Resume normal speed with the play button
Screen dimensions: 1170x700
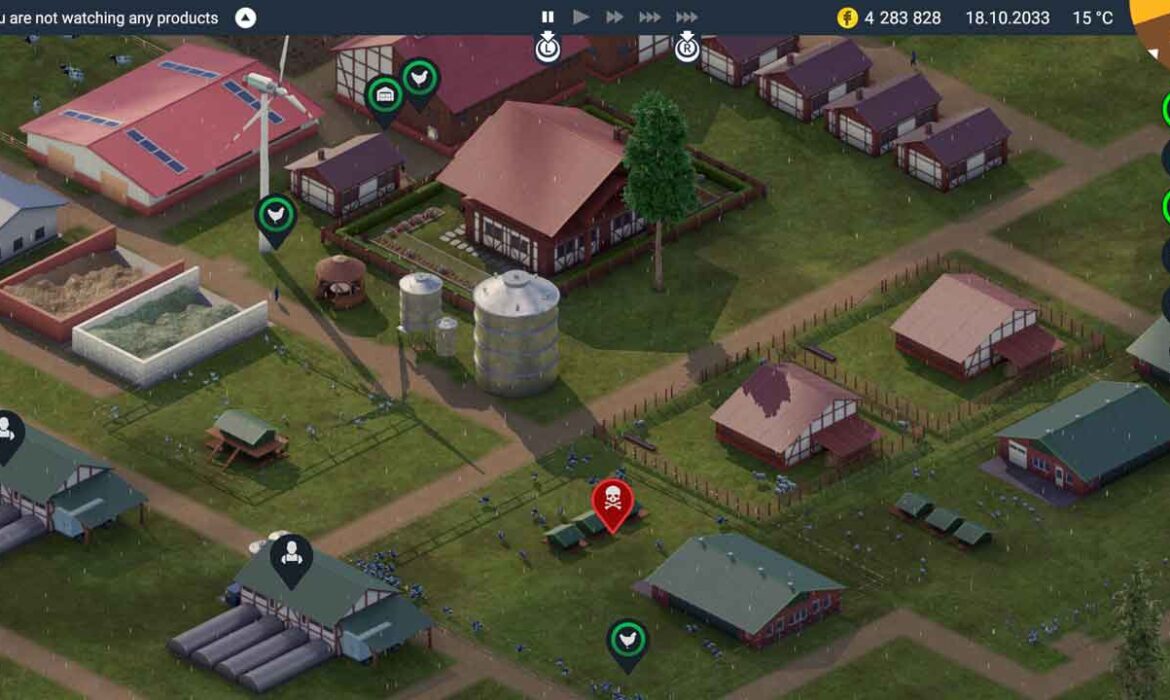(x=581, y=17)
